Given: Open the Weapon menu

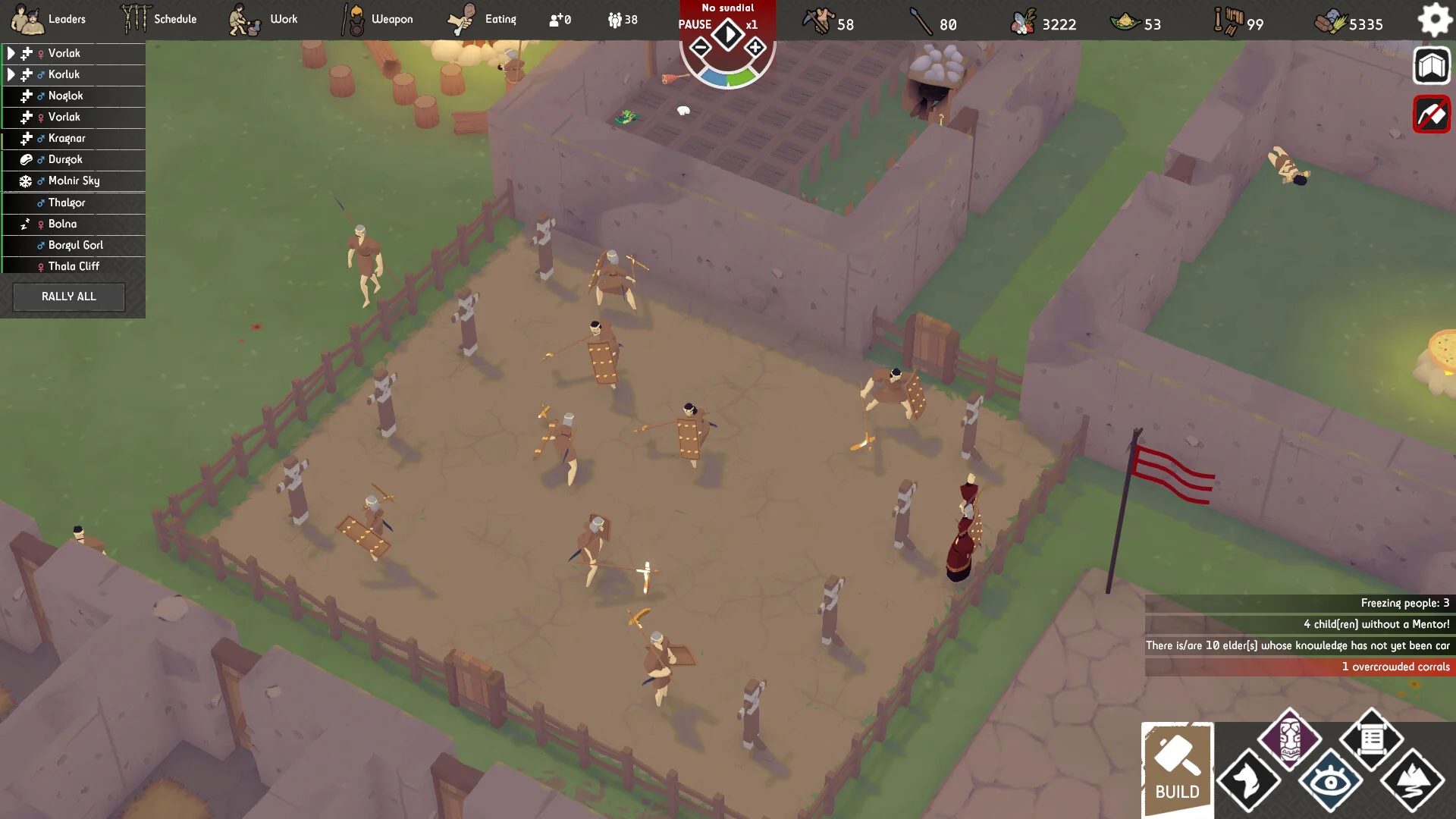Looking at the screenshot, I should point(377,19).
